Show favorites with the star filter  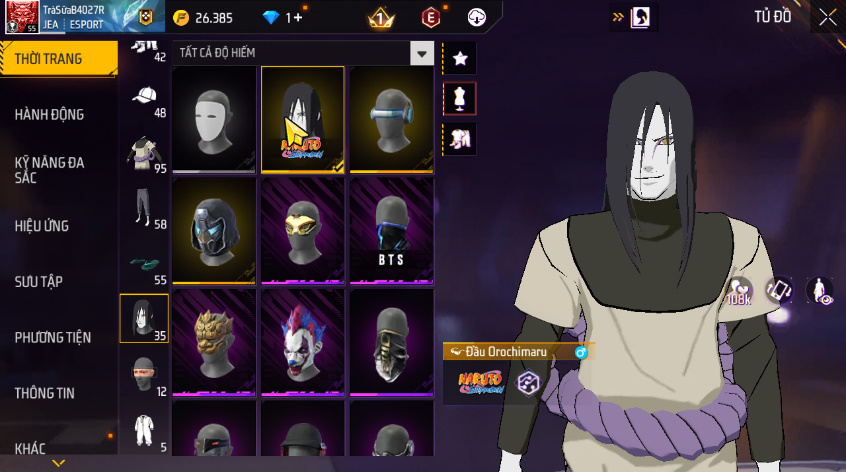pyautogui.click(x=460, y=58)
